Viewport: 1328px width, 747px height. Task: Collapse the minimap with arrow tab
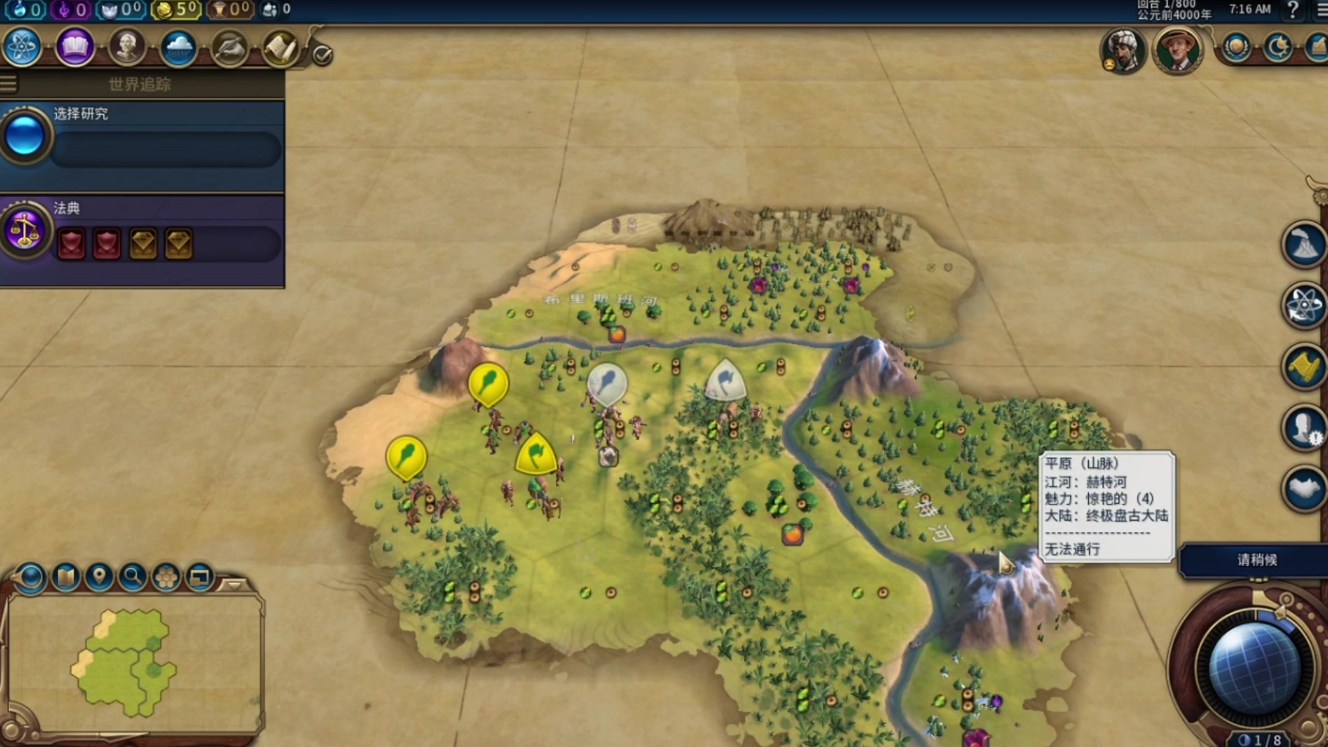click(x=234, y=584)
